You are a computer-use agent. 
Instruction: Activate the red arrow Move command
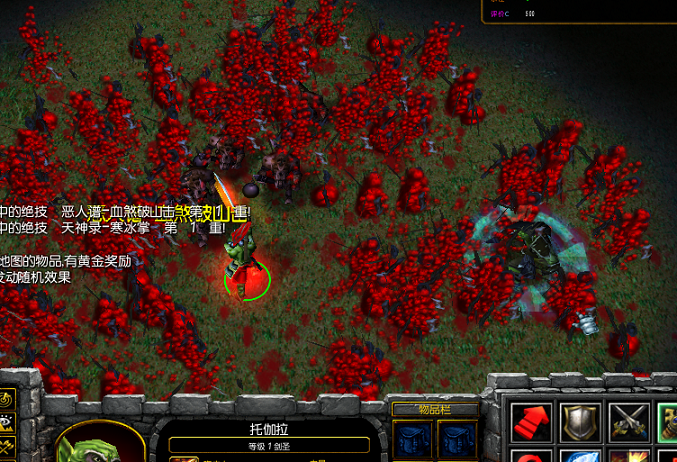[x=531, y=422]
